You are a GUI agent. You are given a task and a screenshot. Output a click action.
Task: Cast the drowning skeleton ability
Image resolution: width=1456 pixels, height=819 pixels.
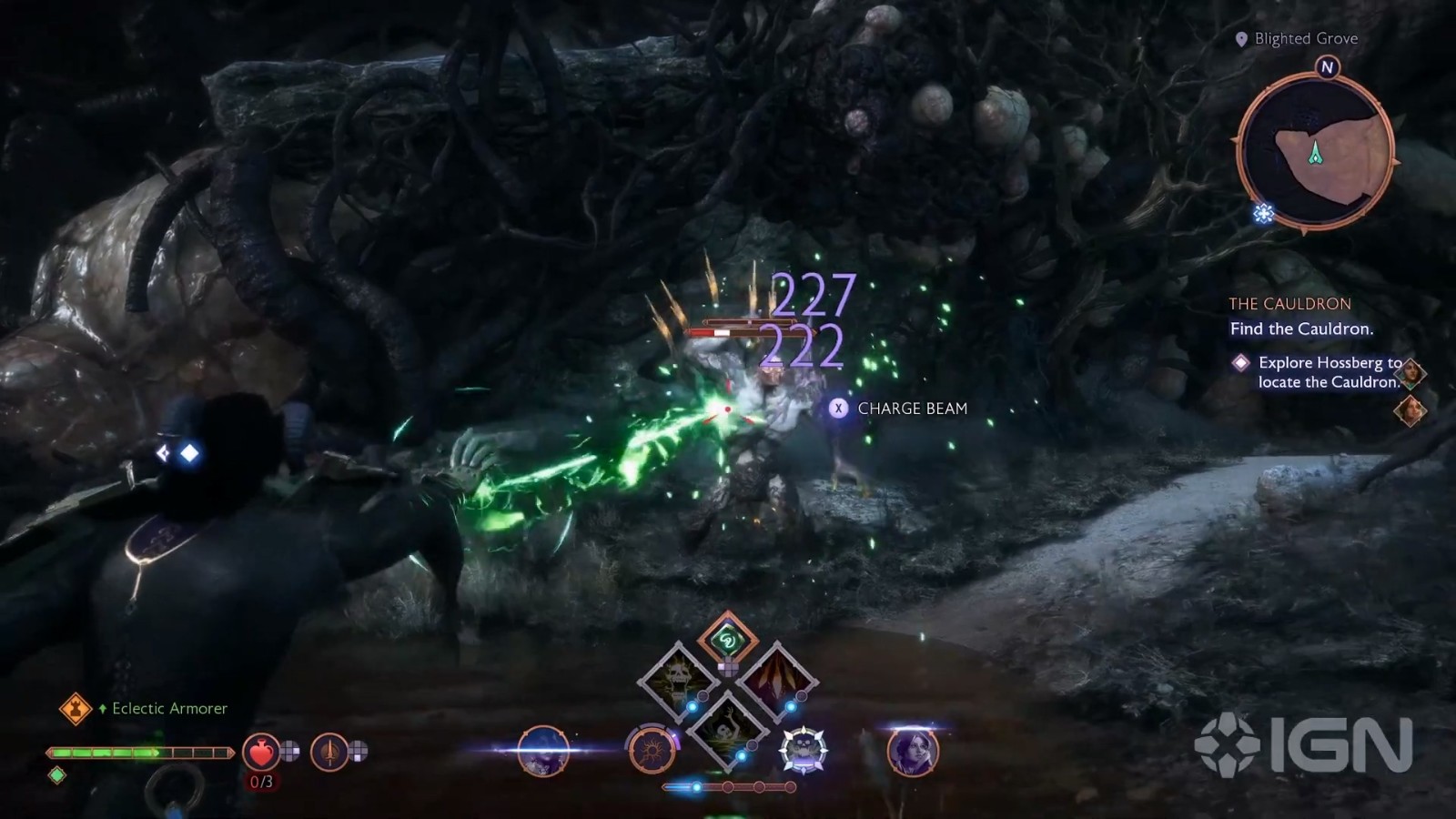(727, 728)
